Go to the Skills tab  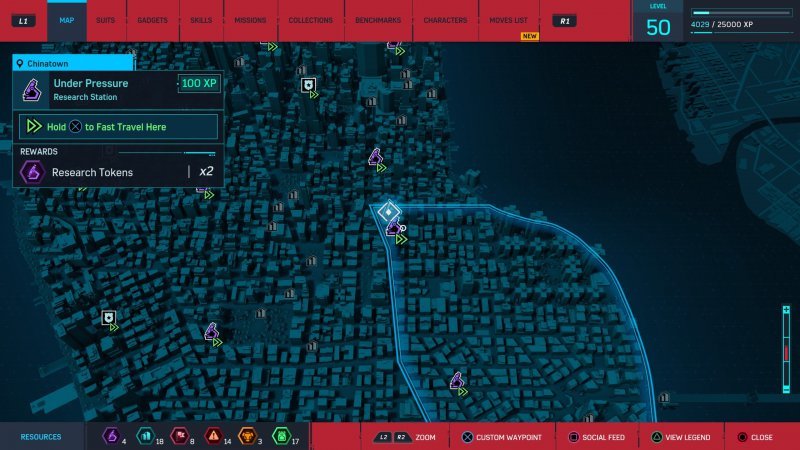(x=200, y=20)
